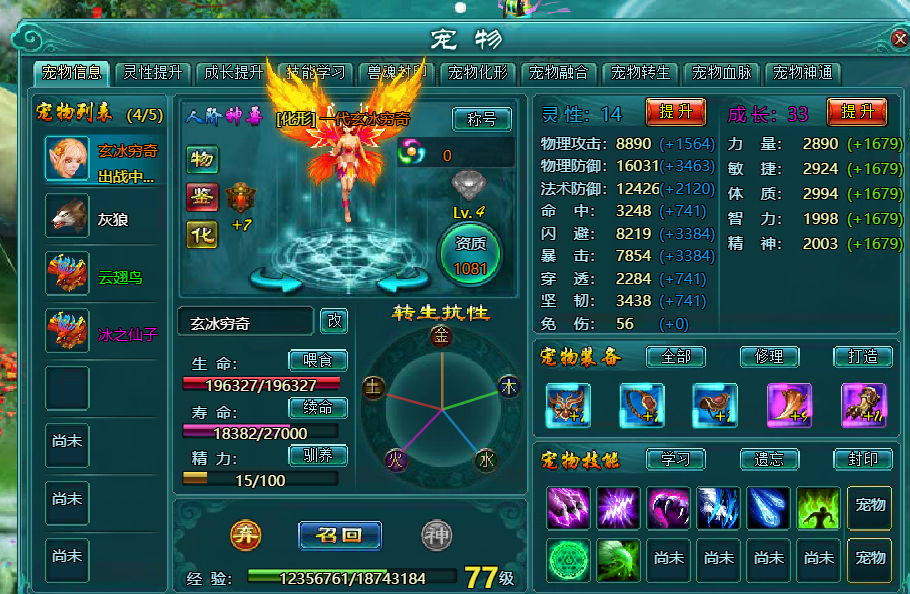Rename the pet using 改 button

point(335,321)
